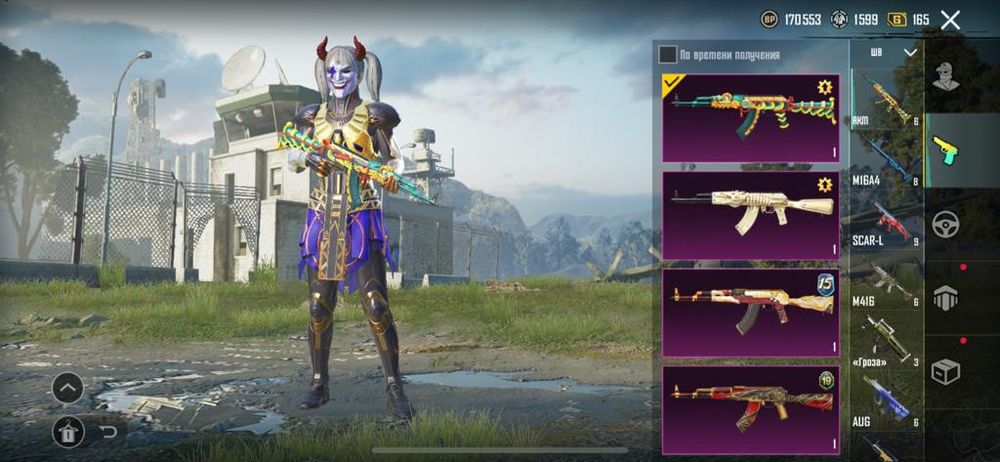
Task: Open M416 in the weapon list
Action: [885, 284]
